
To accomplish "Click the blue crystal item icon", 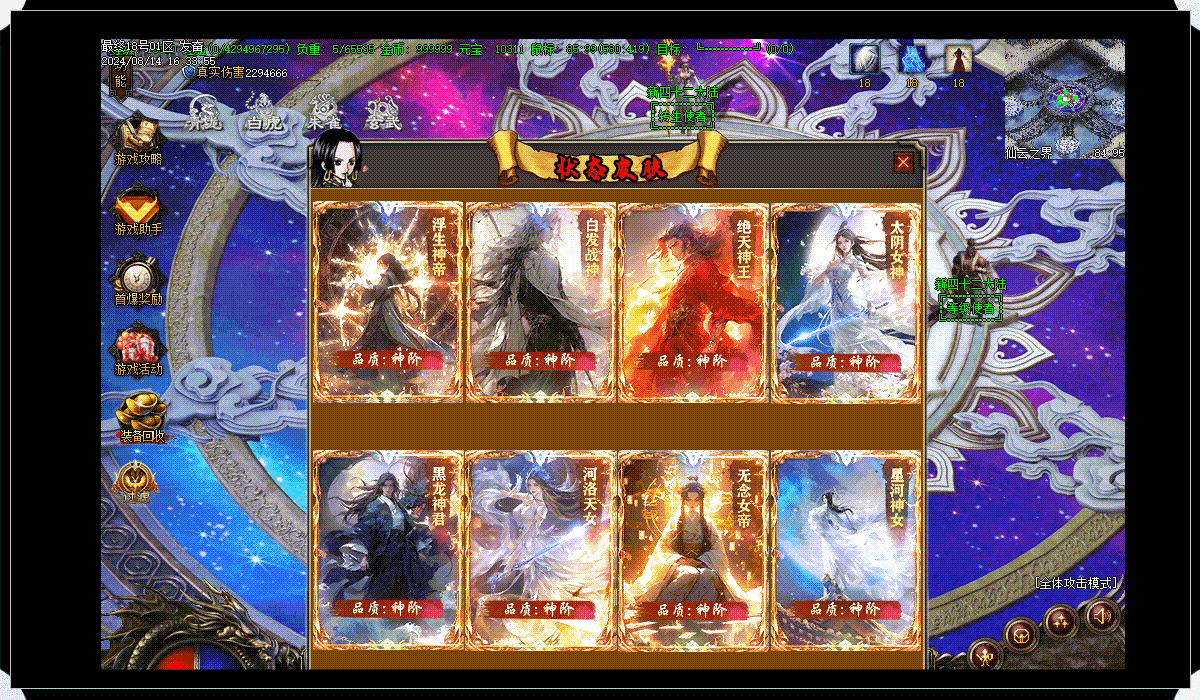I will 911,60.
